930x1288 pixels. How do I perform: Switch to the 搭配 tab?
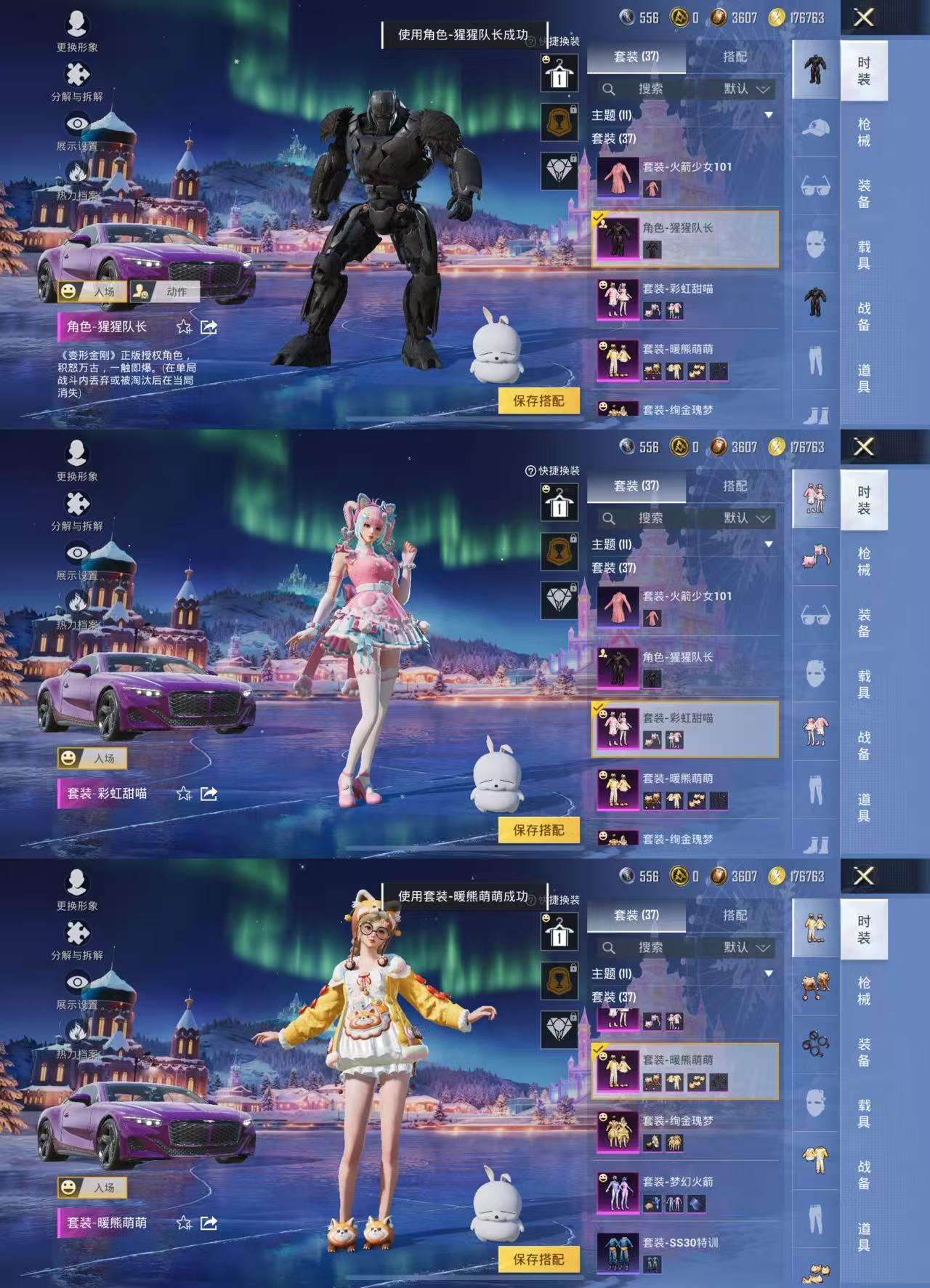(x=736, y=57)
